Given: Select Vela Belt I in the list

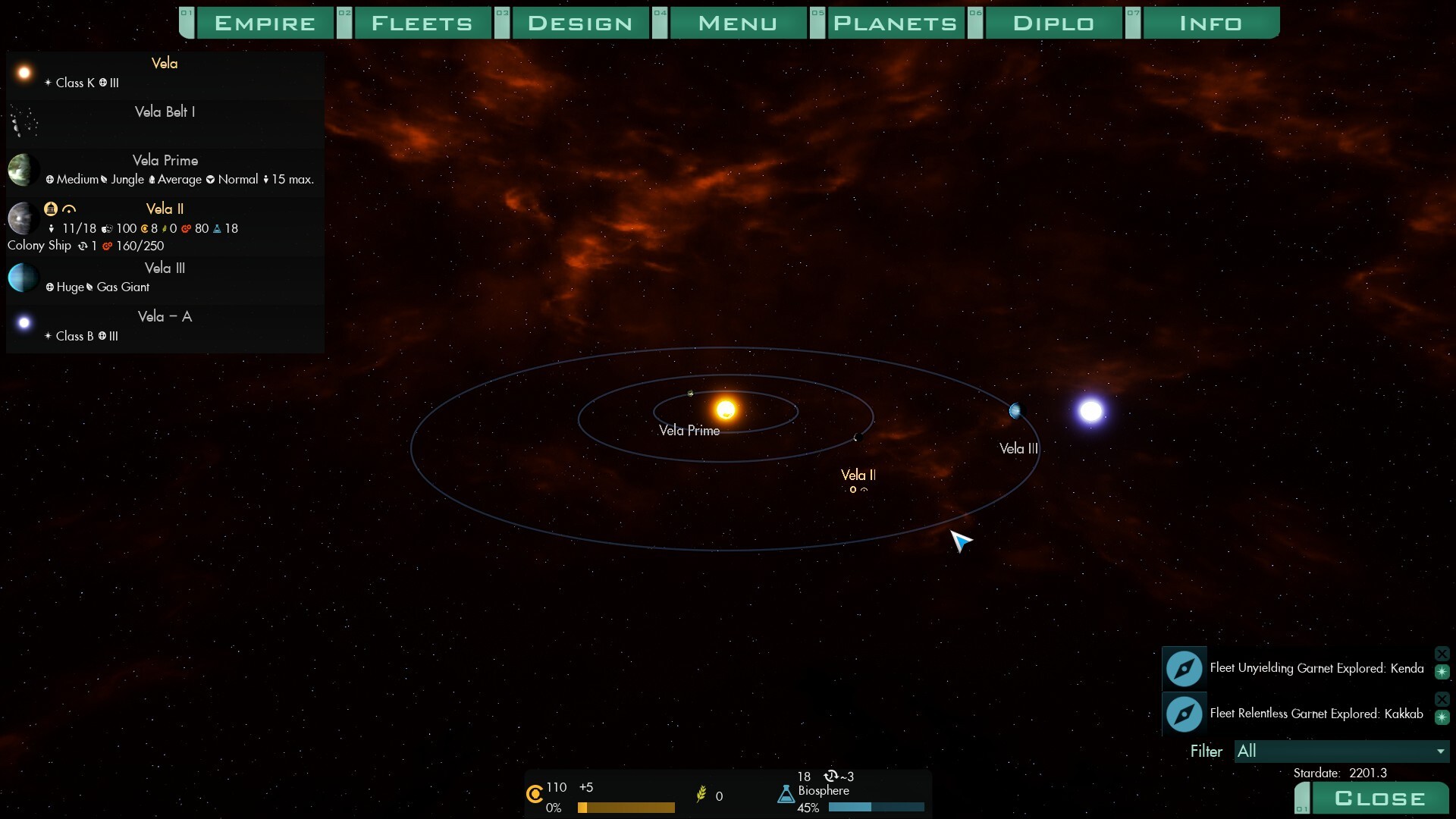Looking at the screenshot, I should [x=165, y=121].
